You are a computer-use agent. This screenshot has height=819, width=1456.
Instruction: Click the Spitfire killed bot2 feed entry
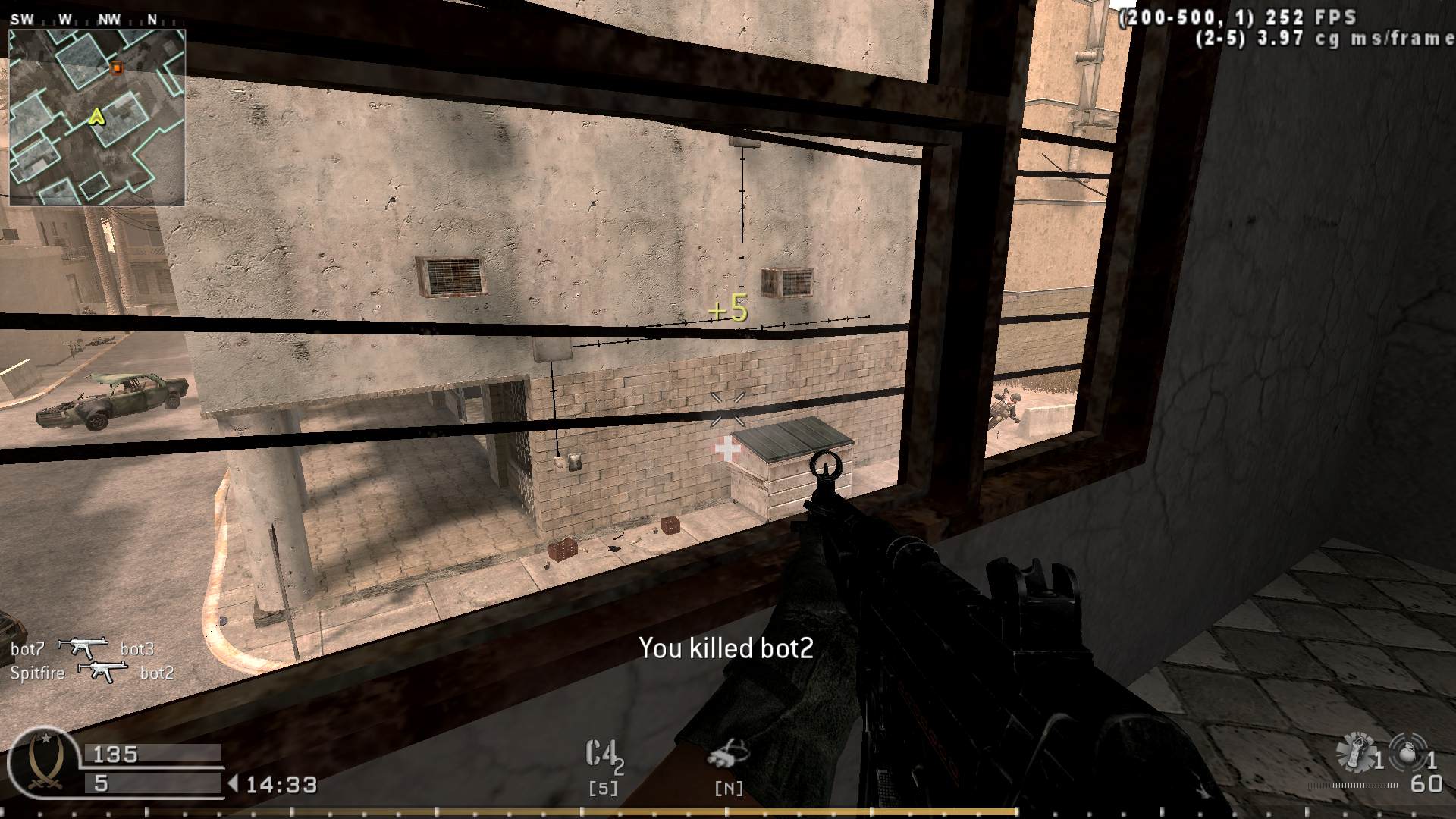click(93, 673)
